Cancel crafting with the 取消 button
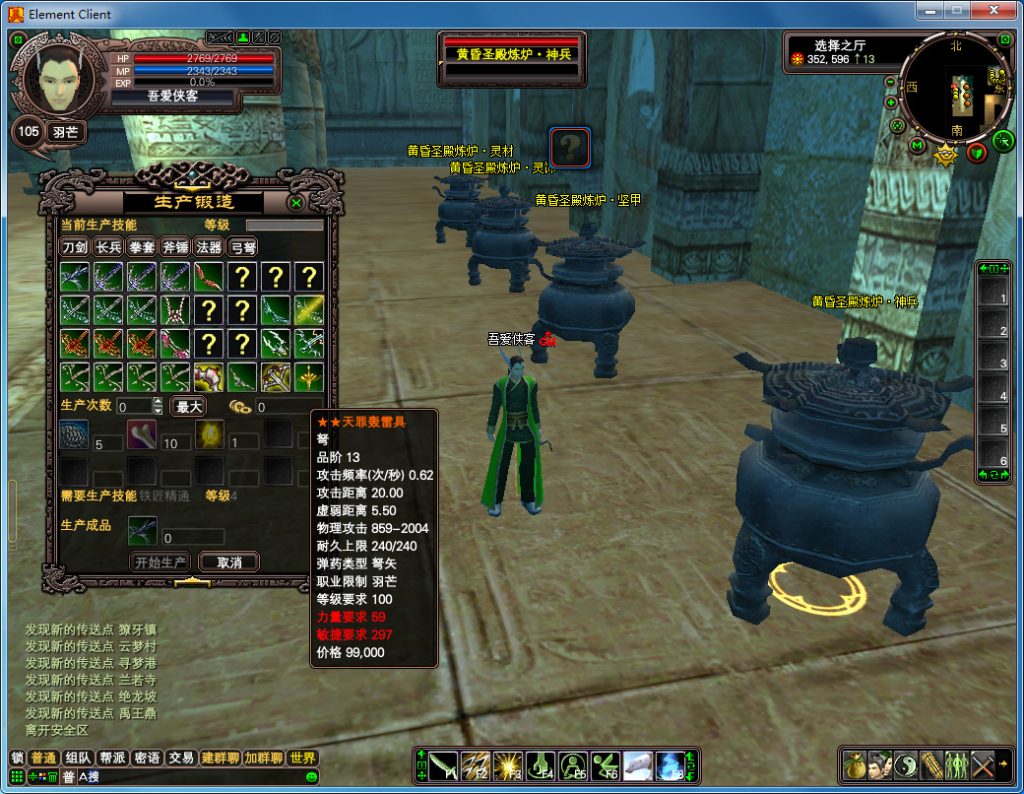This screenshot has height=794, width=1024. pos(229,562)
